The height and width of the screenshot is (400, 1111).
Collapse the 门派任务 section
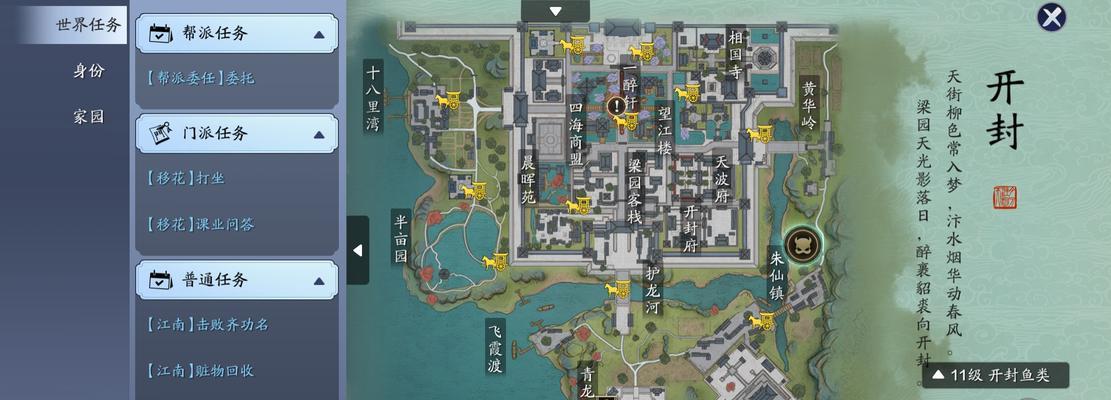(x=319, y=133)
